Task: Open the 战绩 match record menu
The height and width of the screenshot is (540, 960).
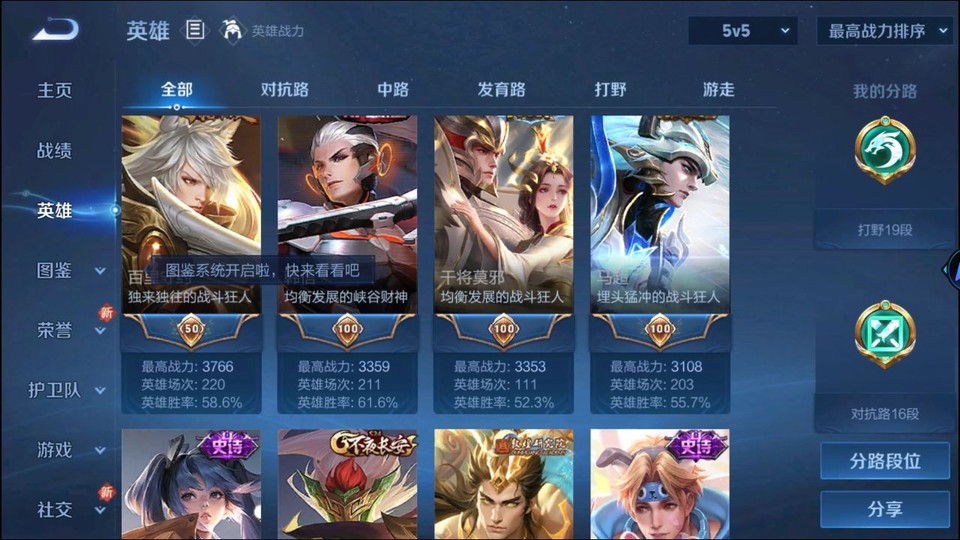Action: pos(55,151)
